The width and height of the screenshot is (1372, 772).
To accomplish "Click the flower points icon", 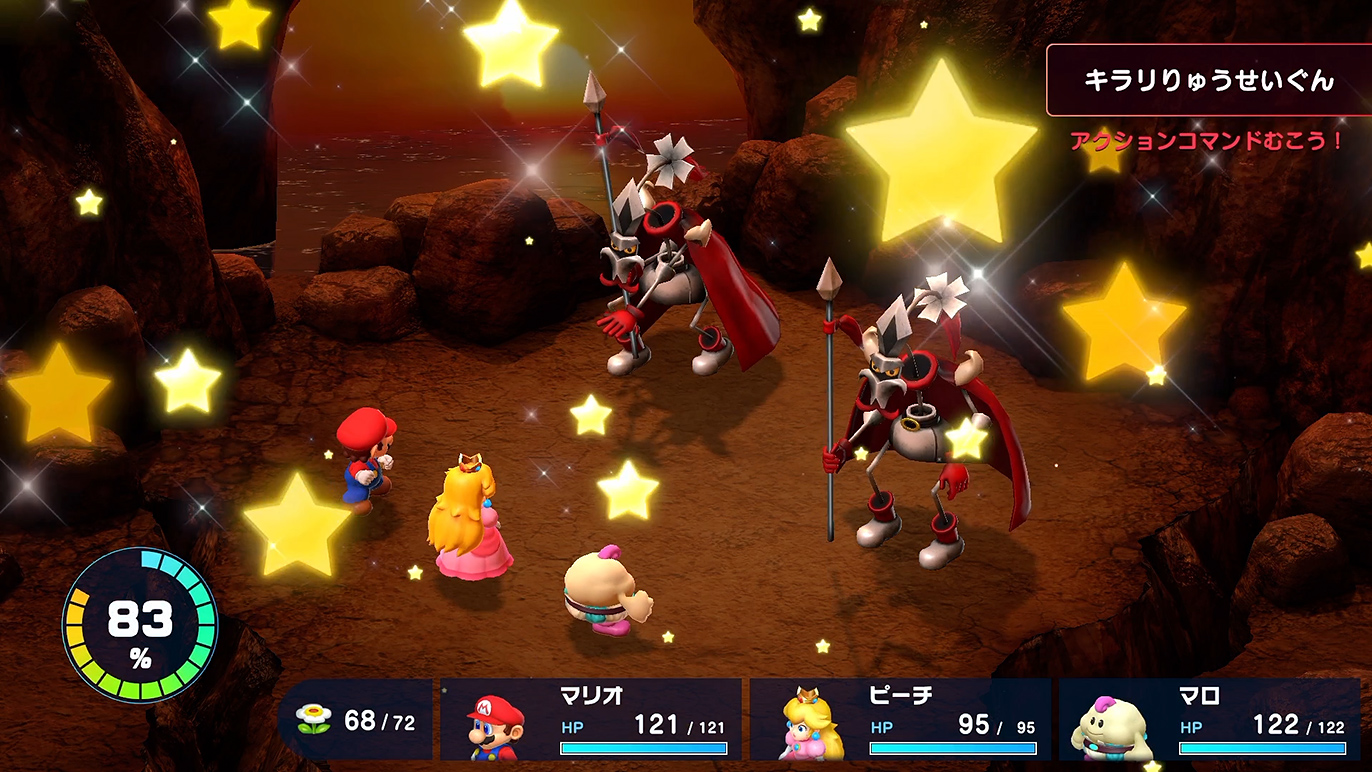I will click(x=312, y=718).
